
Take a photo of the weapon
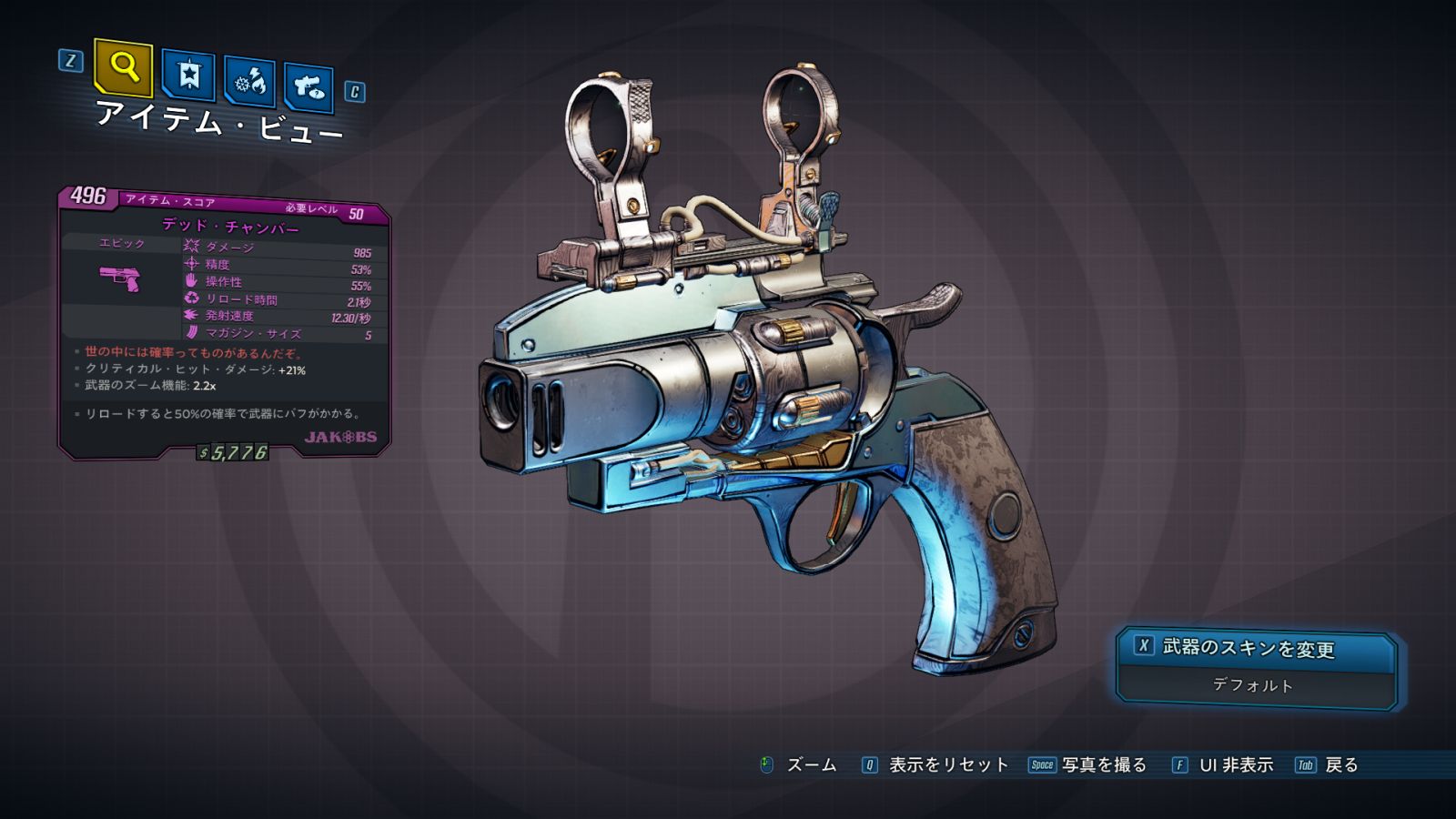1088,765
